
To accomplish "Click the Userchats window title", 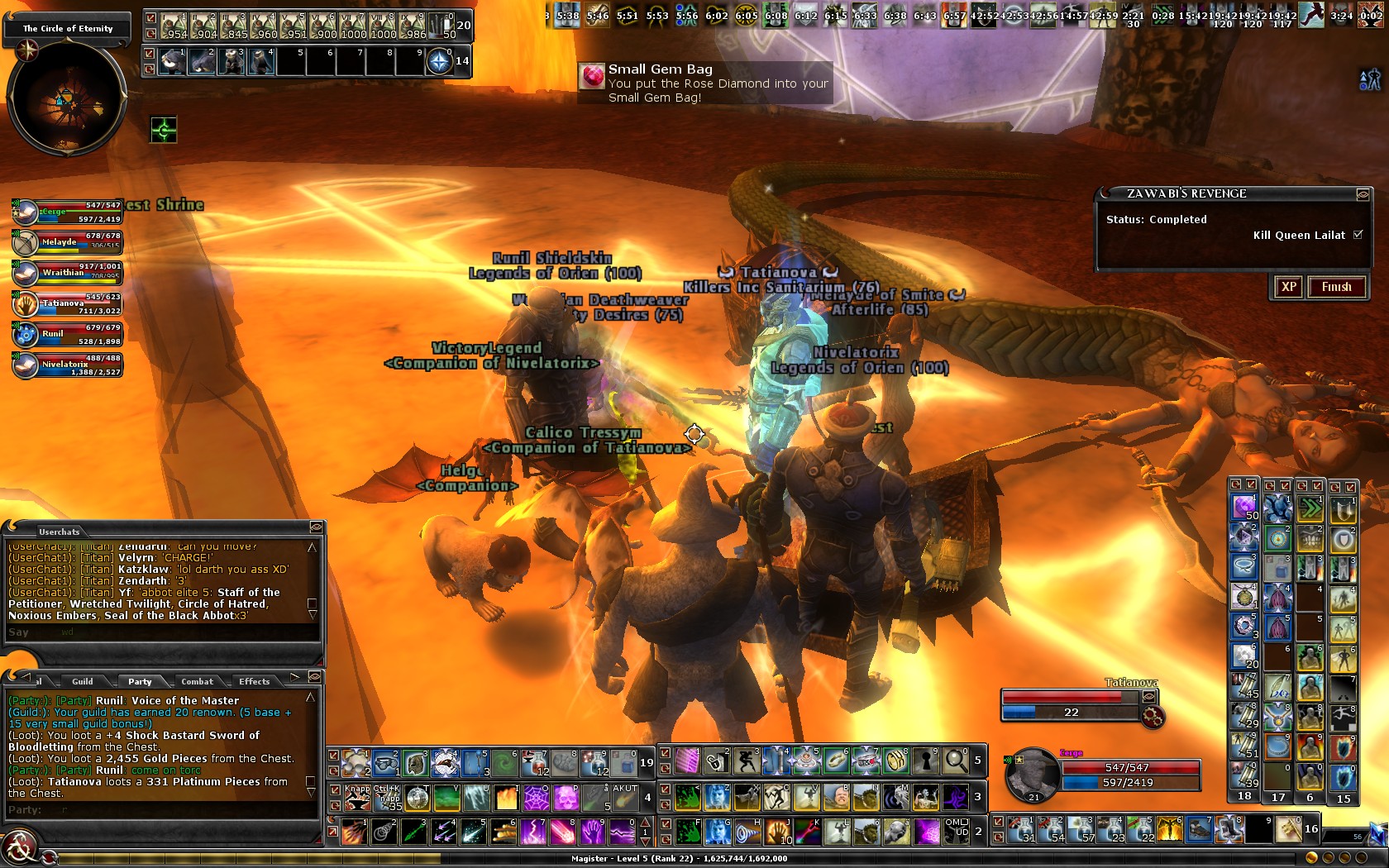I will pyautogui.click(x=60, y=532).
